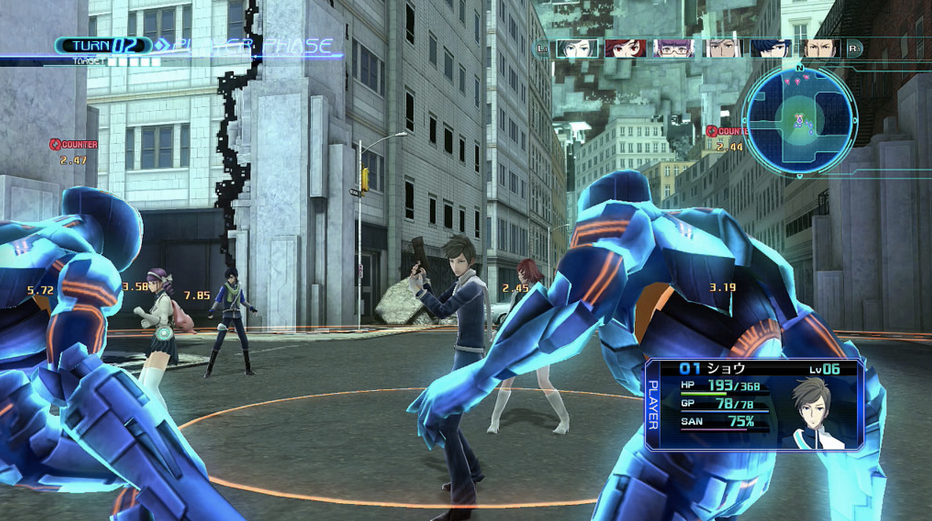Select the brown-haired man portrait
The width and height of the screenshot is (932, 521).
coord(820,48)
